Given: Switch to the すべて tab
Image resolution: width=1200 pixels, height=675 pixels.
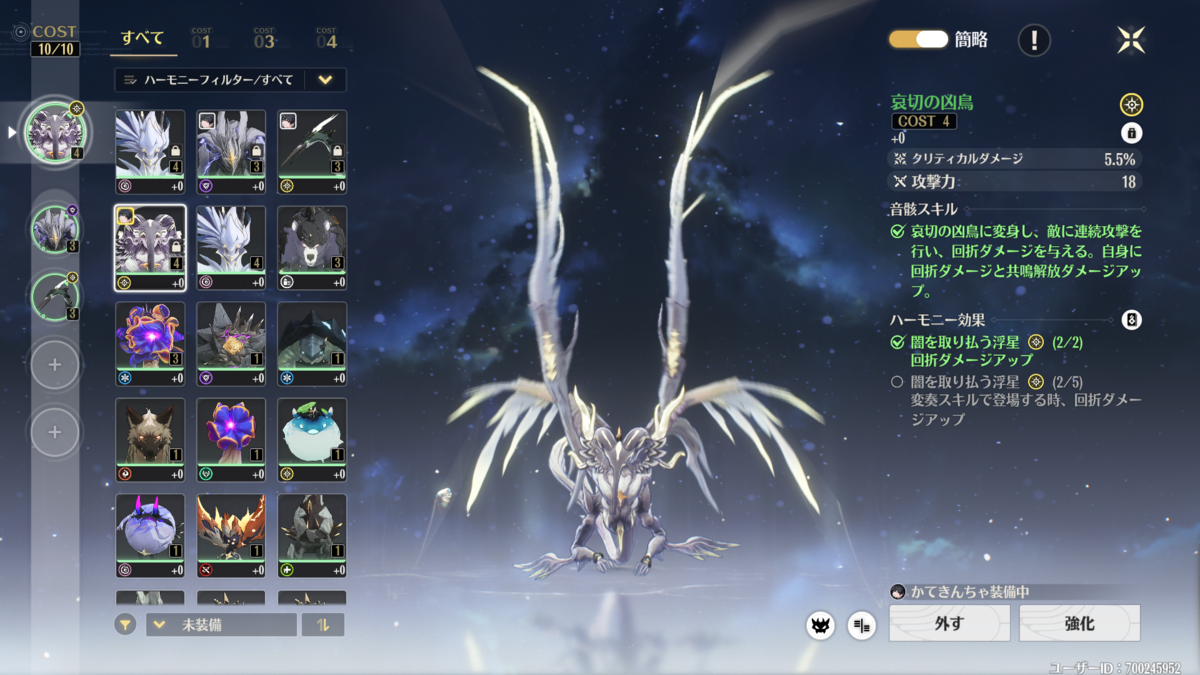Looking at the screenshot, I should click(x=143, y=39).
